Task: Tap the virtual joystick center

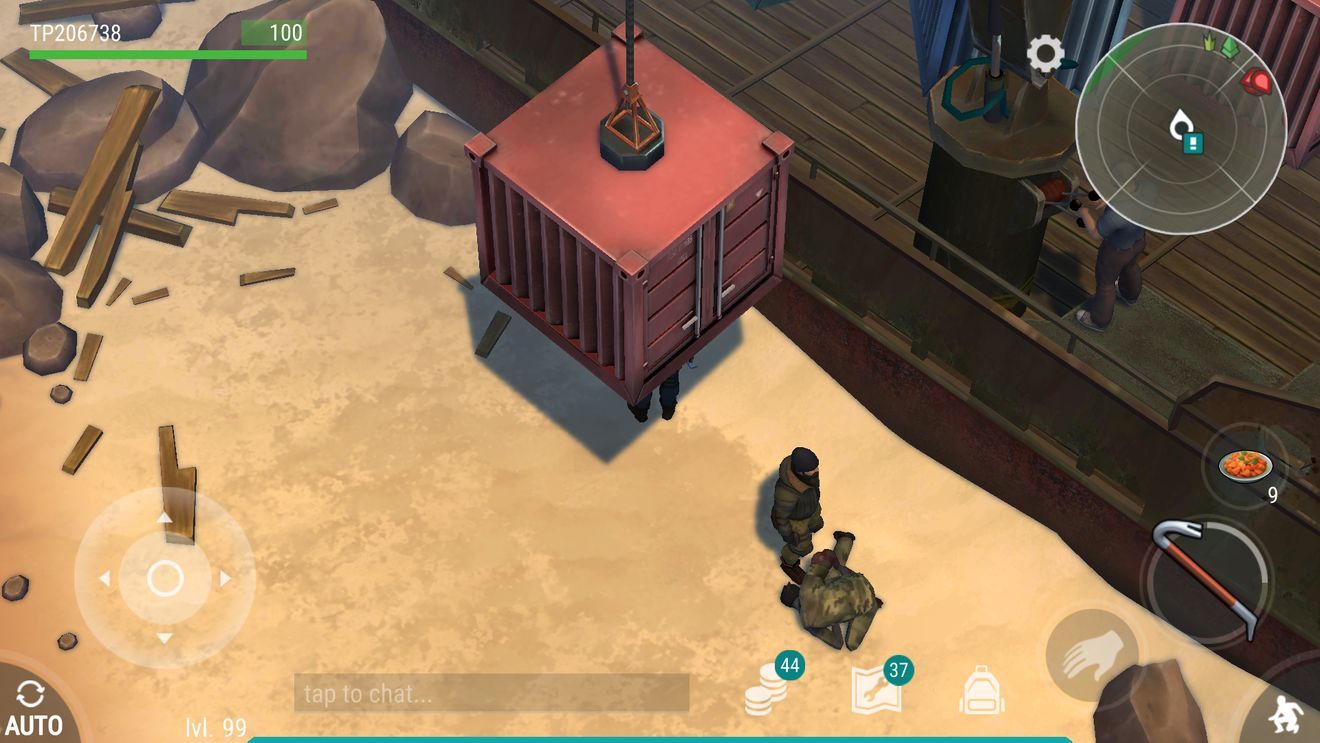Action: 165,578
